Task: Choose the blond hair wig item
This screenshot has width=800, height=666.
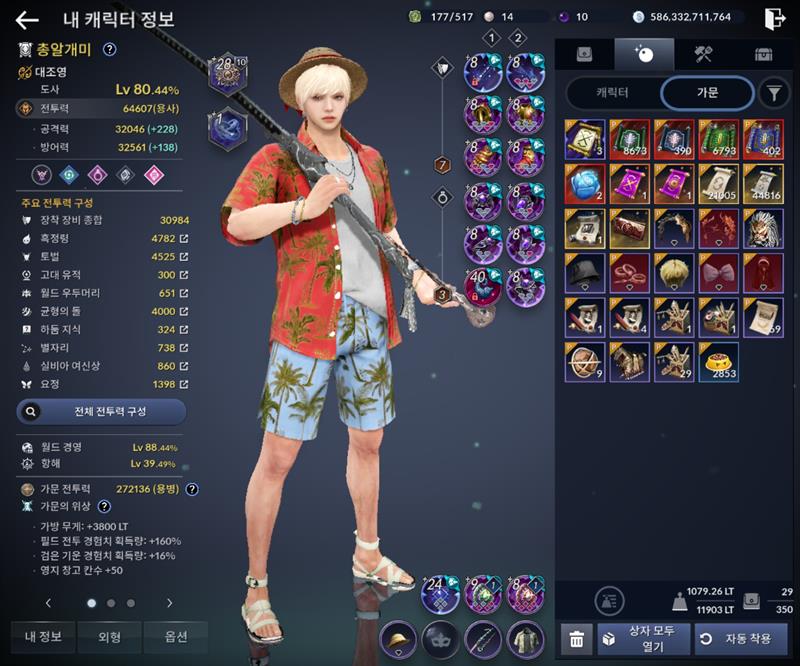Action: click(x=674, y=273)
